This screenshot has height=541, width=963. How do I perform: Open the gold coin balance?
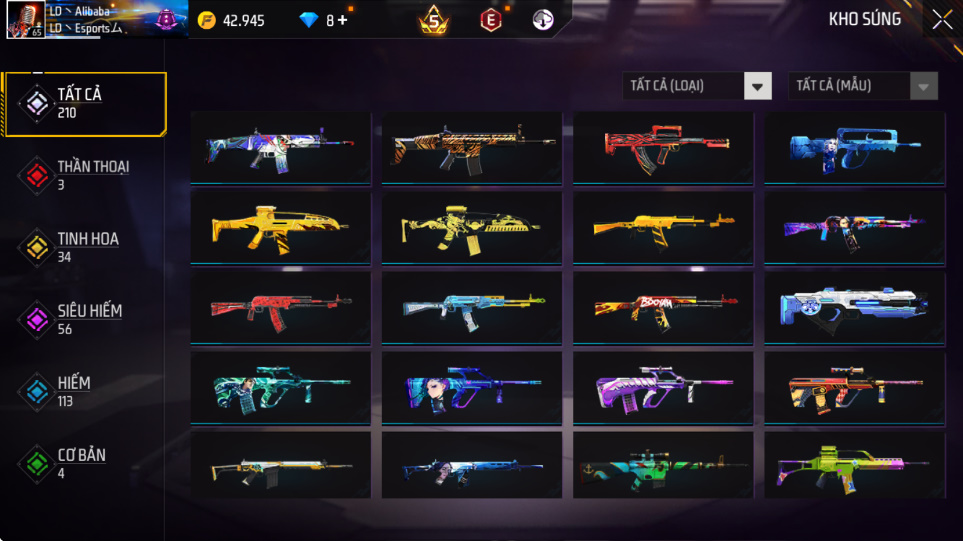232,20
